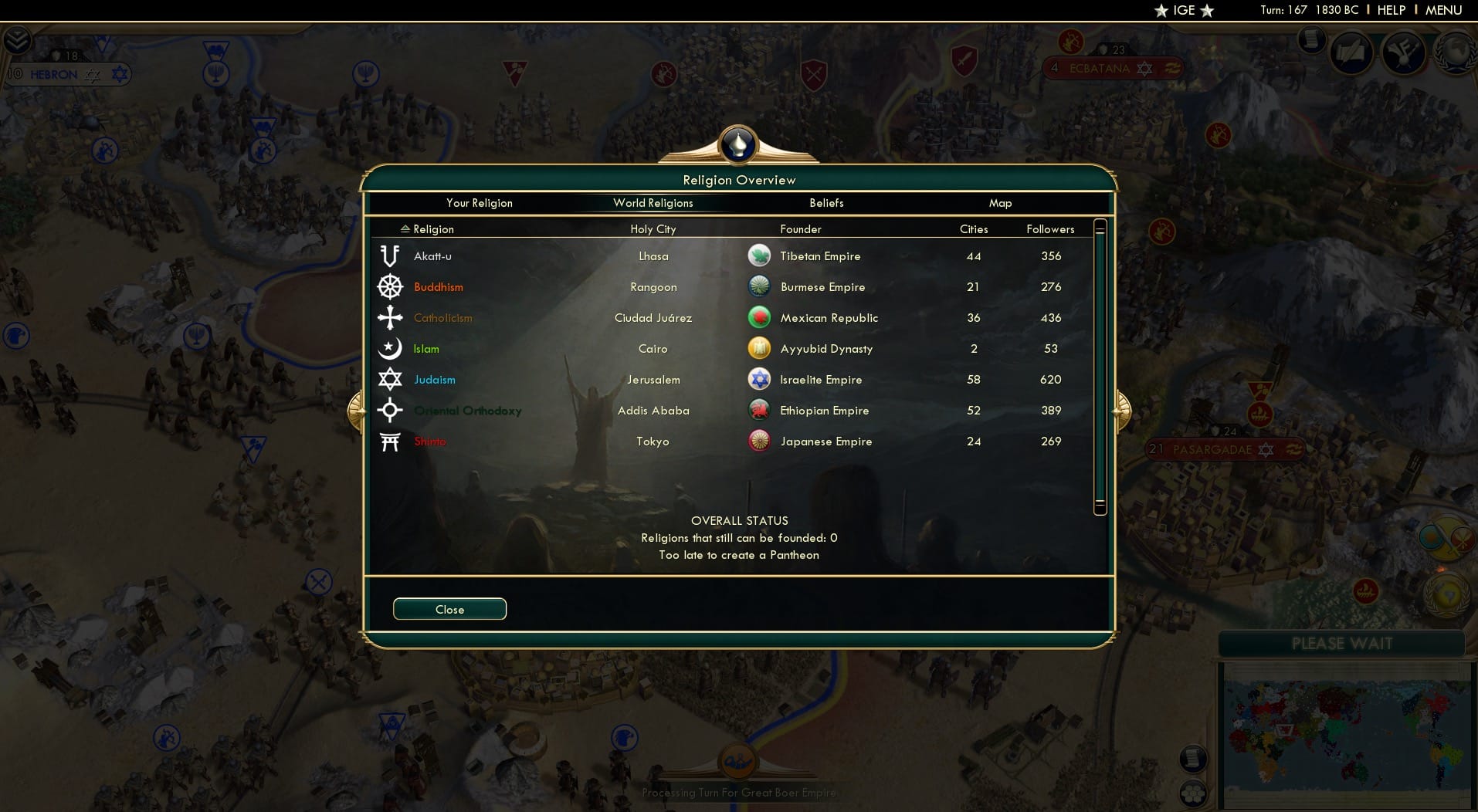Viewport: 1478px width, 812px height.
Task: Click the Israelite Empire founder icon
Action: point(760,379)
